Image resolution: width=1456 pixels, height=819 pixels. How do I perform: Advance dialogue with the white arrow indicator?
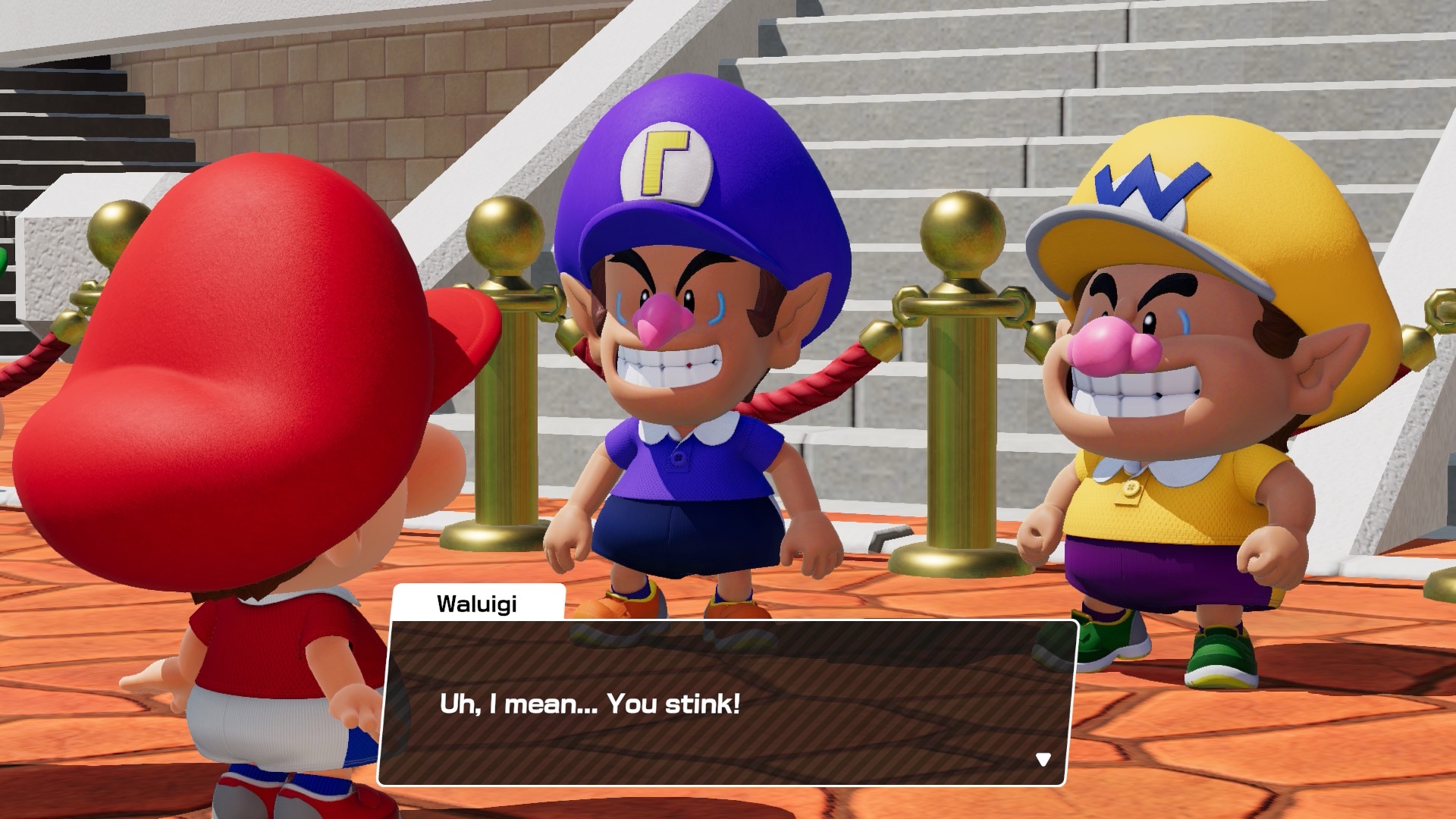coord(1043,759)
